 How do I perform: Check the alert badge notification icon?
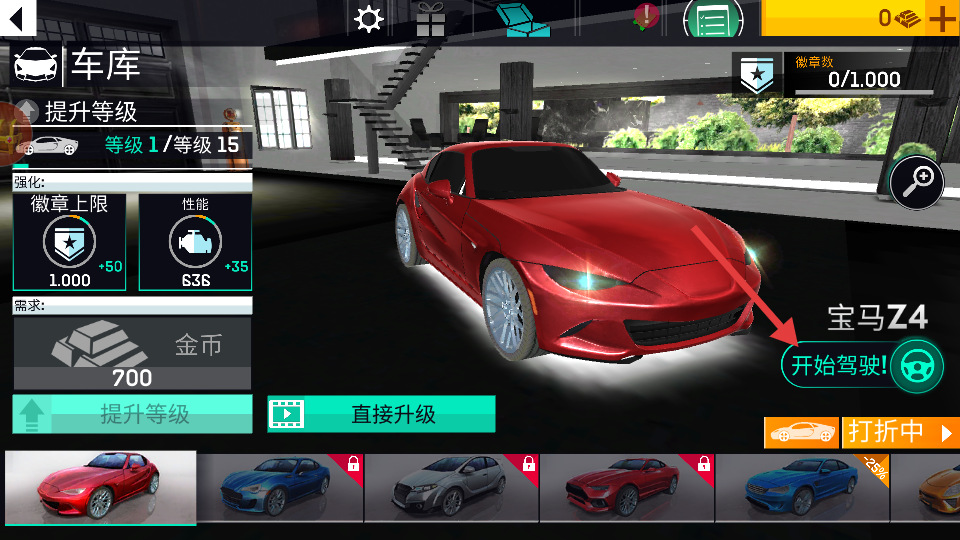tap(646, 16)
